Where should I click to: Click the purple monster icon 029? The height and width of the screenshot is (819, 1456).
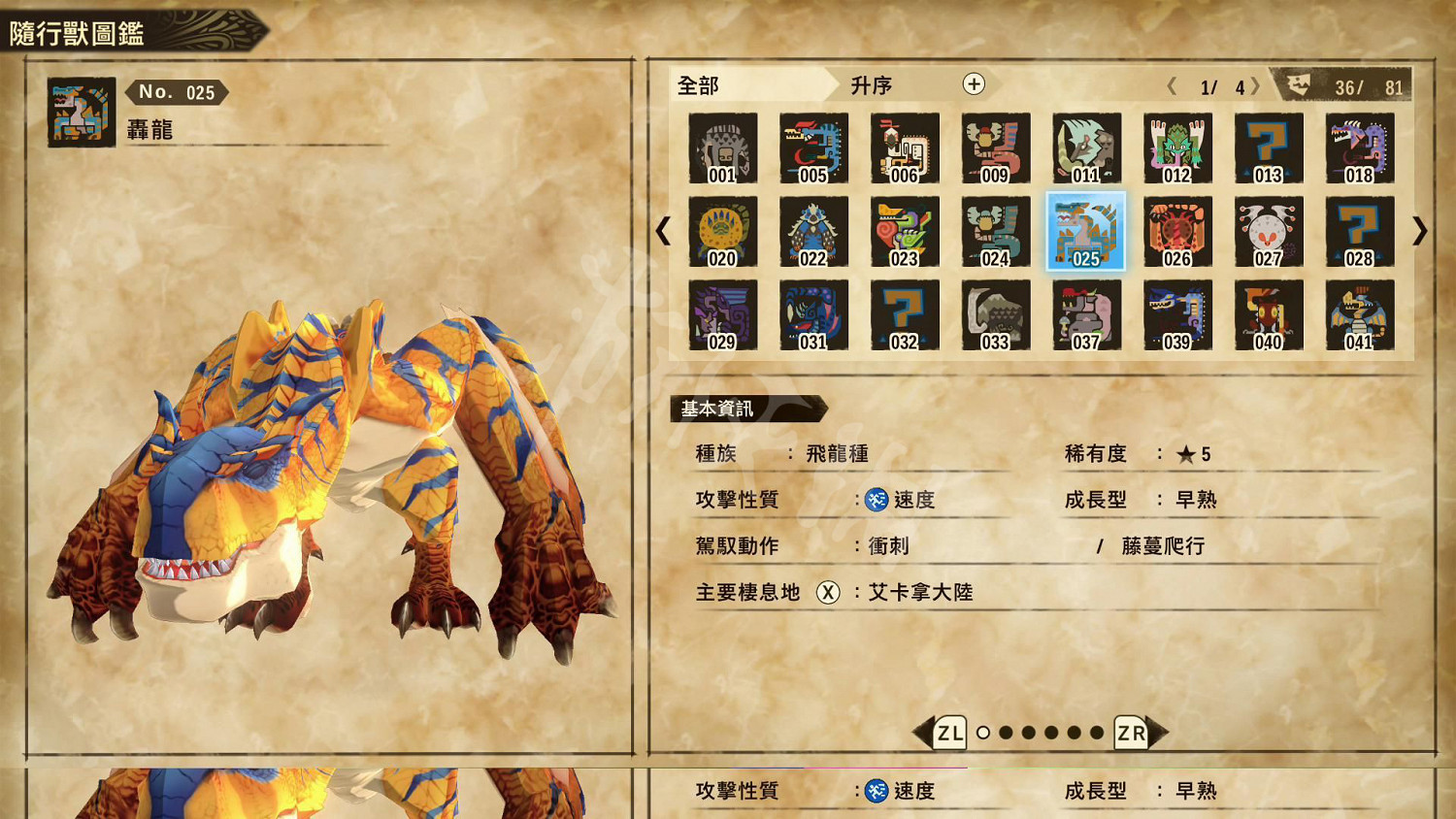point(722,315)
